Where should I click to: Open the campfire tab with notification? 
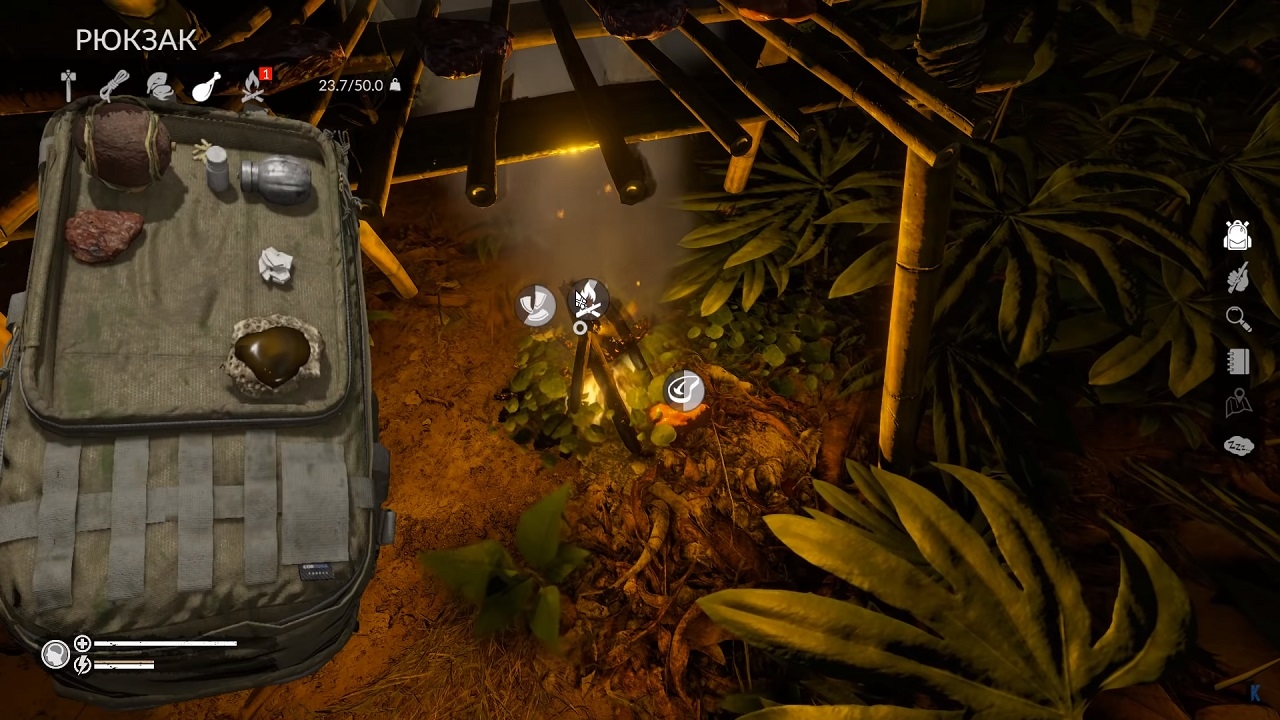253,87
